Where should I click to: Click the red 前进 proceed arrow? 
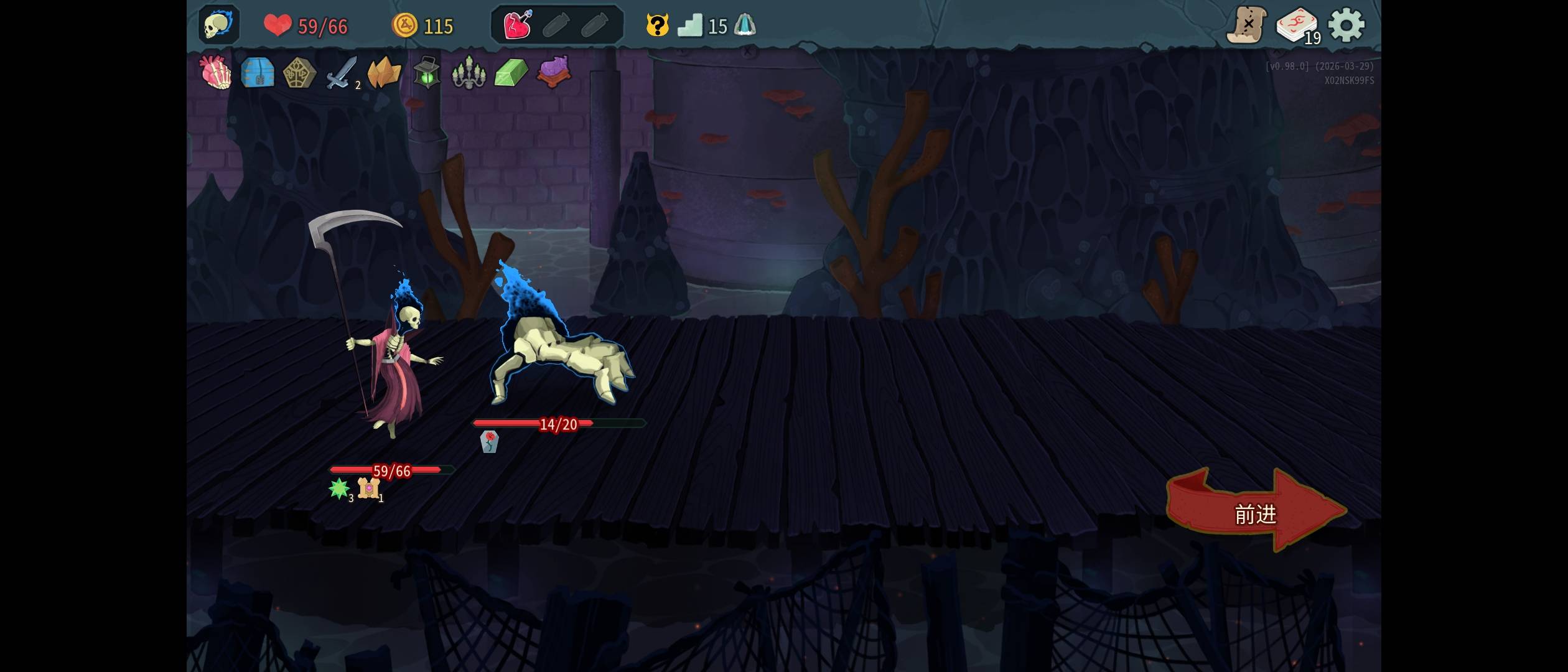[1254, 512]
